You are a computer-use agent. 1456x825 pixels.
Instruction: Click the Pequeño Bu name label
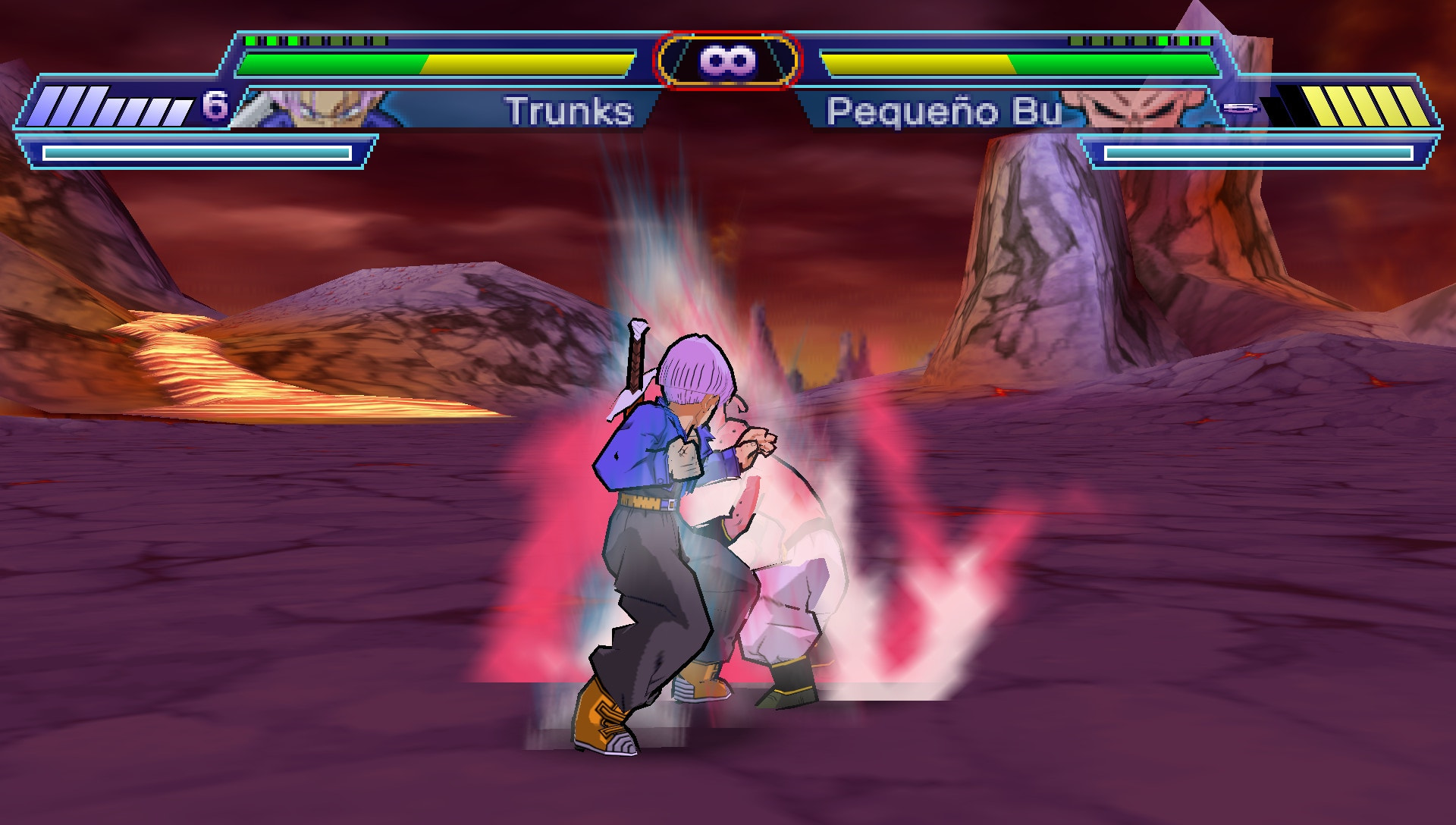pos(944,111)
